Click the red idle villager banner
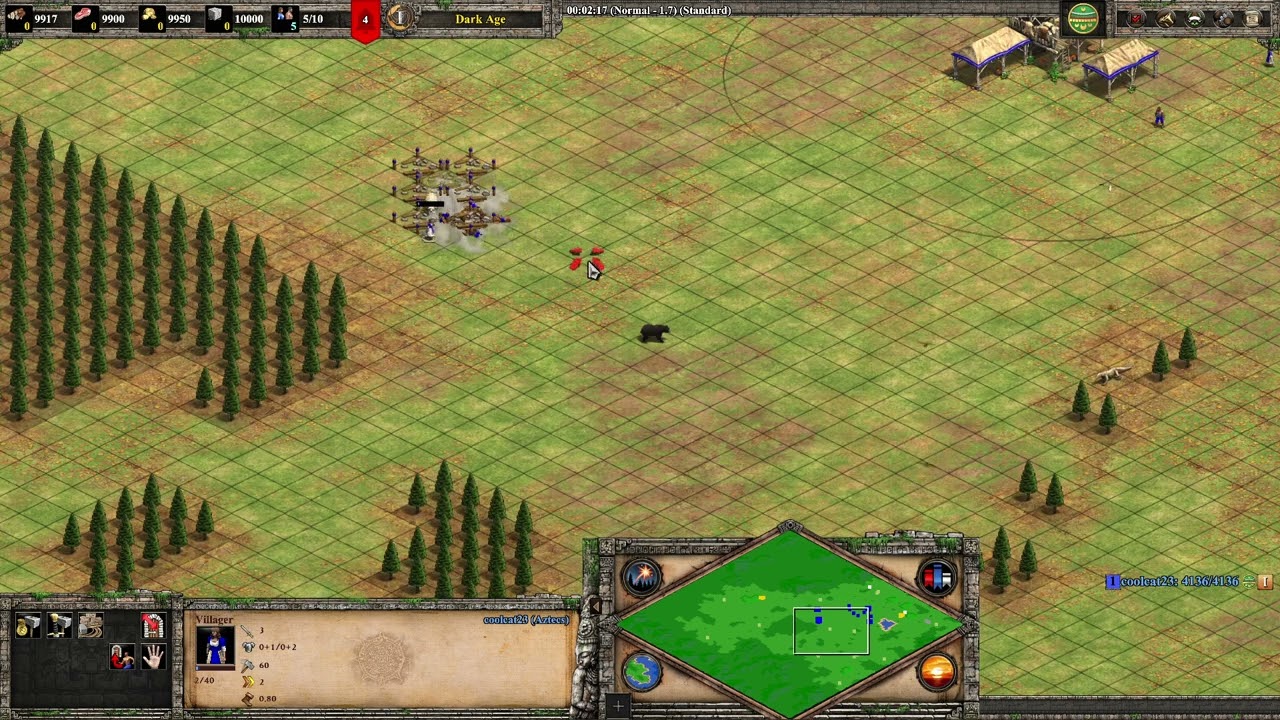 [365, 20]
